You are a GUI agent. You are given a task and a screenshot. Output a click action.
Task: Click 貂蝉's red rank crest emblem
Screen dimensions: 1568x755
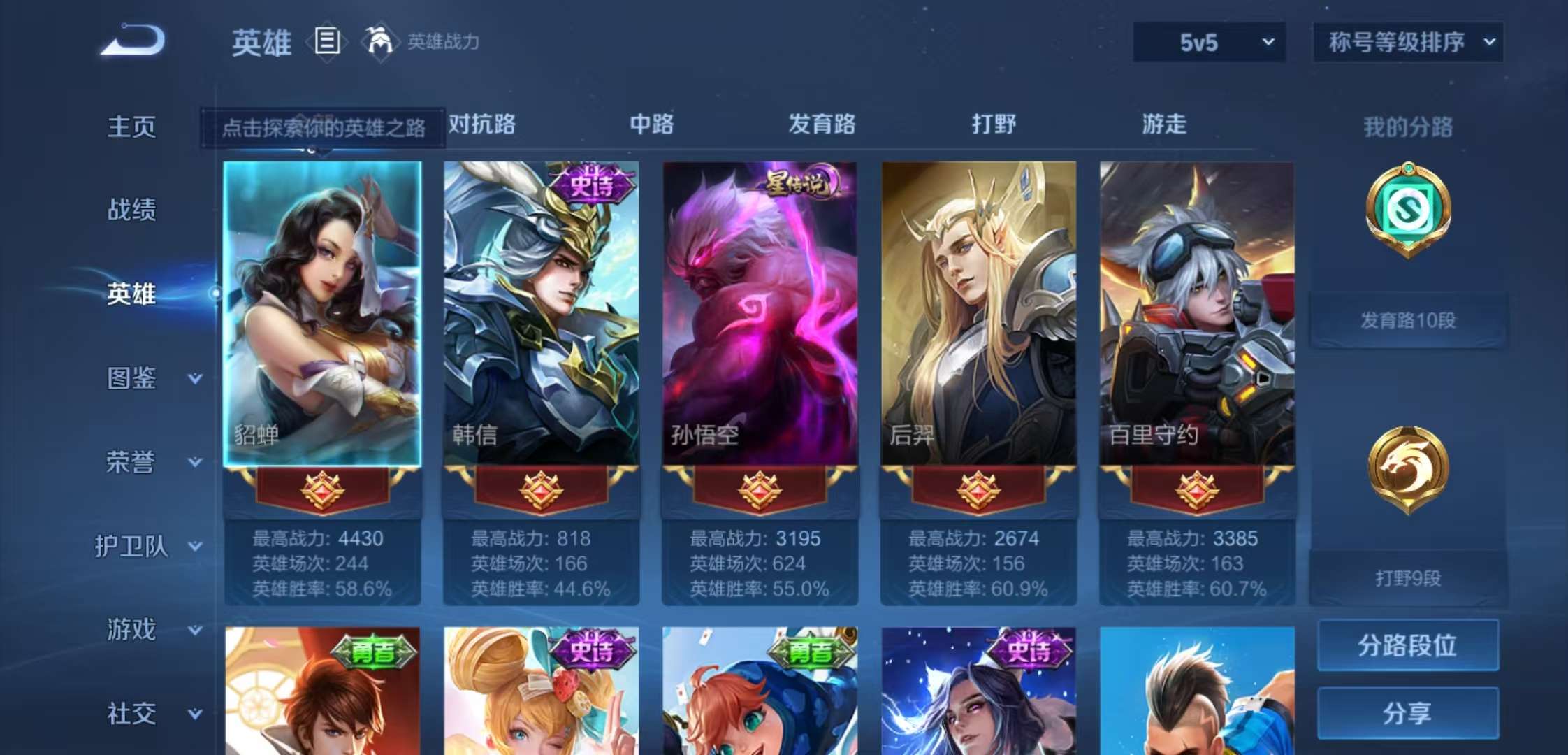tap(322, 491)
